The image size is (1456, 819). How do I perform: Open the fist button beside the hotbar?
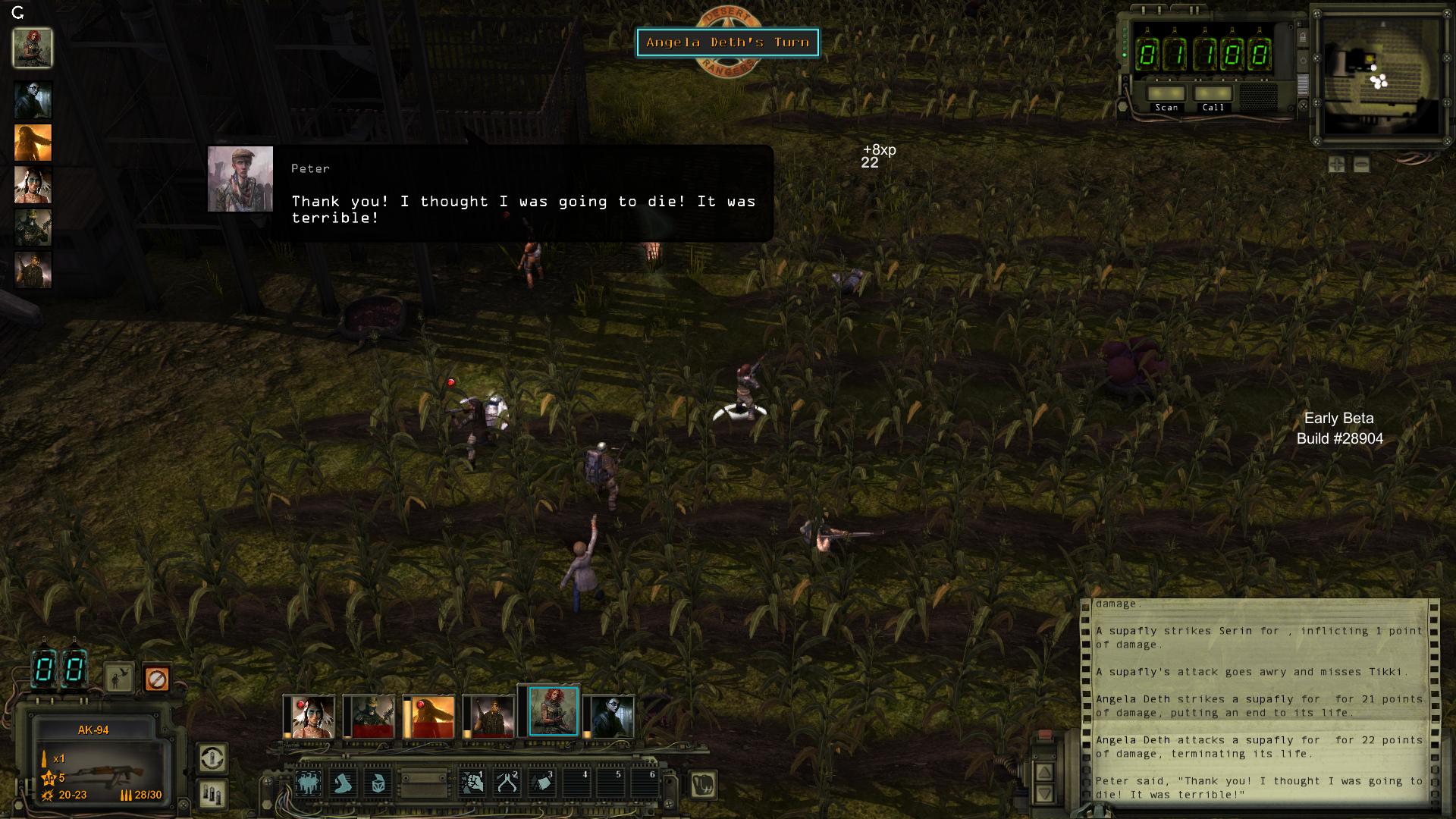click(x=704, y=785)
